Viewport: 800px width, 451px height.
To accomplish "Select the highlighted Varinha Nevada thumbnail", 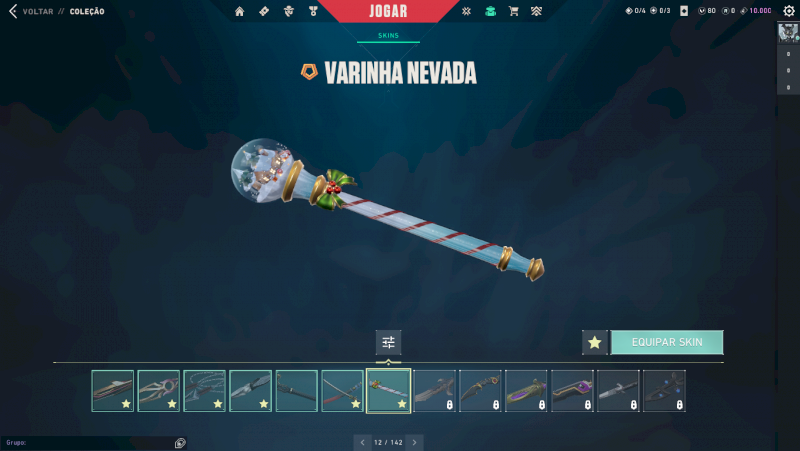I will (x=389, y=391).
